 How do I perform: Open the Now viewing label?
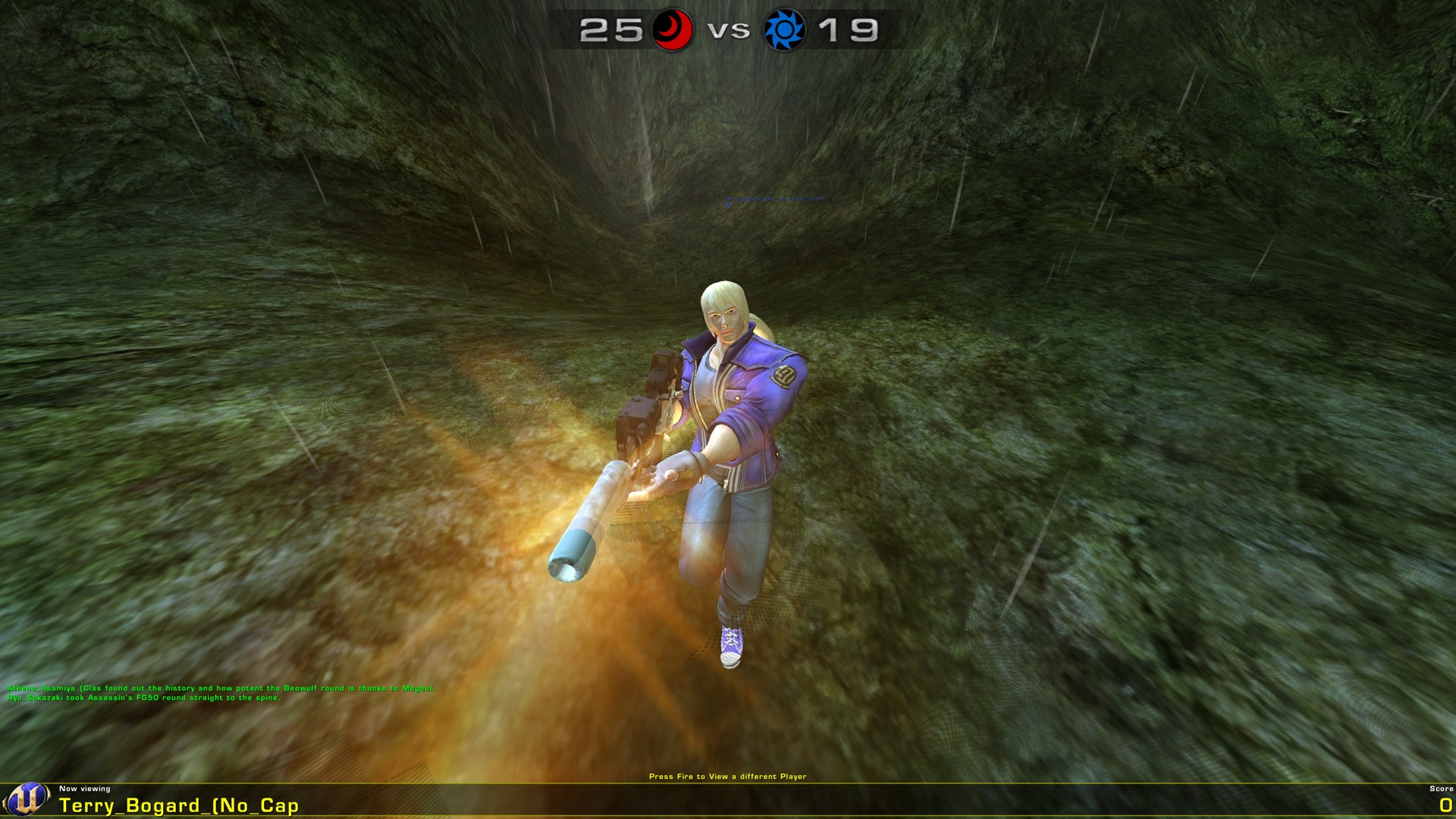coord(86,789)
